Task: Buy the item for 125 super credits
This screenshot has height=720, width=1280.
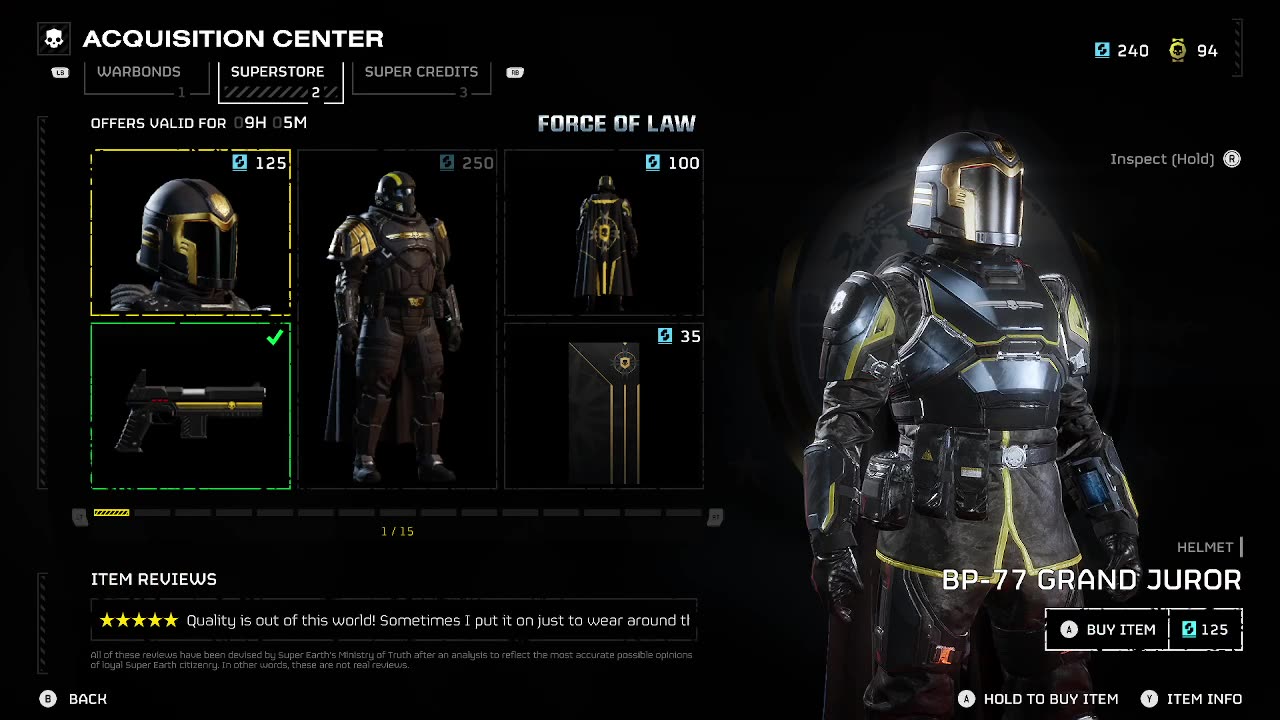Action: point(1143,630)
